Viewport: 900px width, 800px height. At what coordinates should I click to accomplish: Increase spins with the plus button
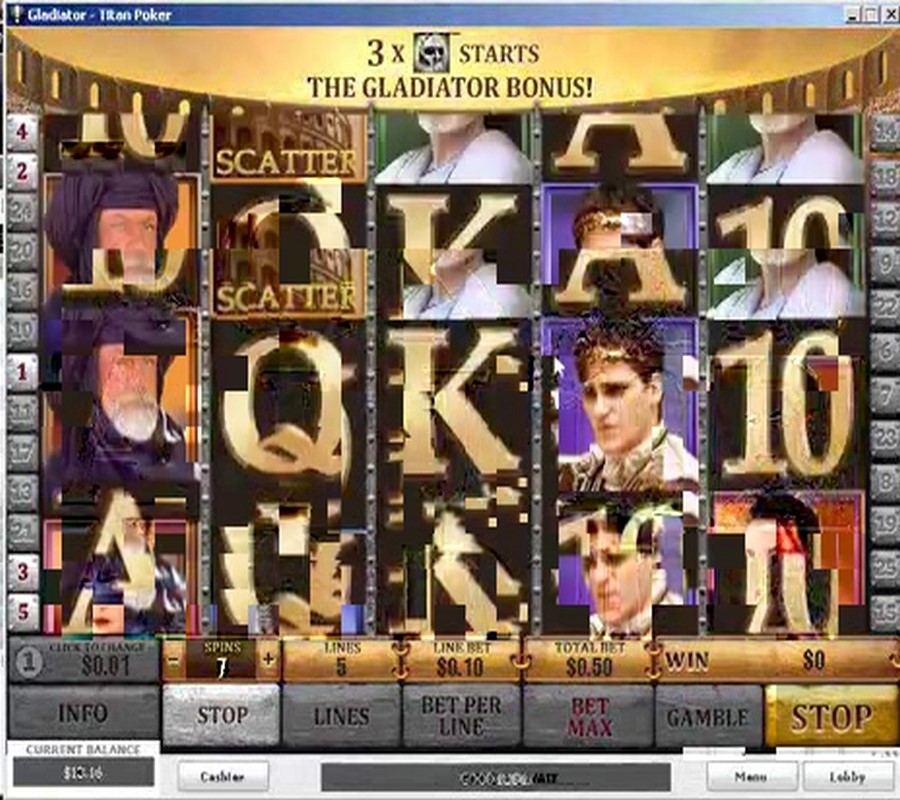tap(268, 660)
